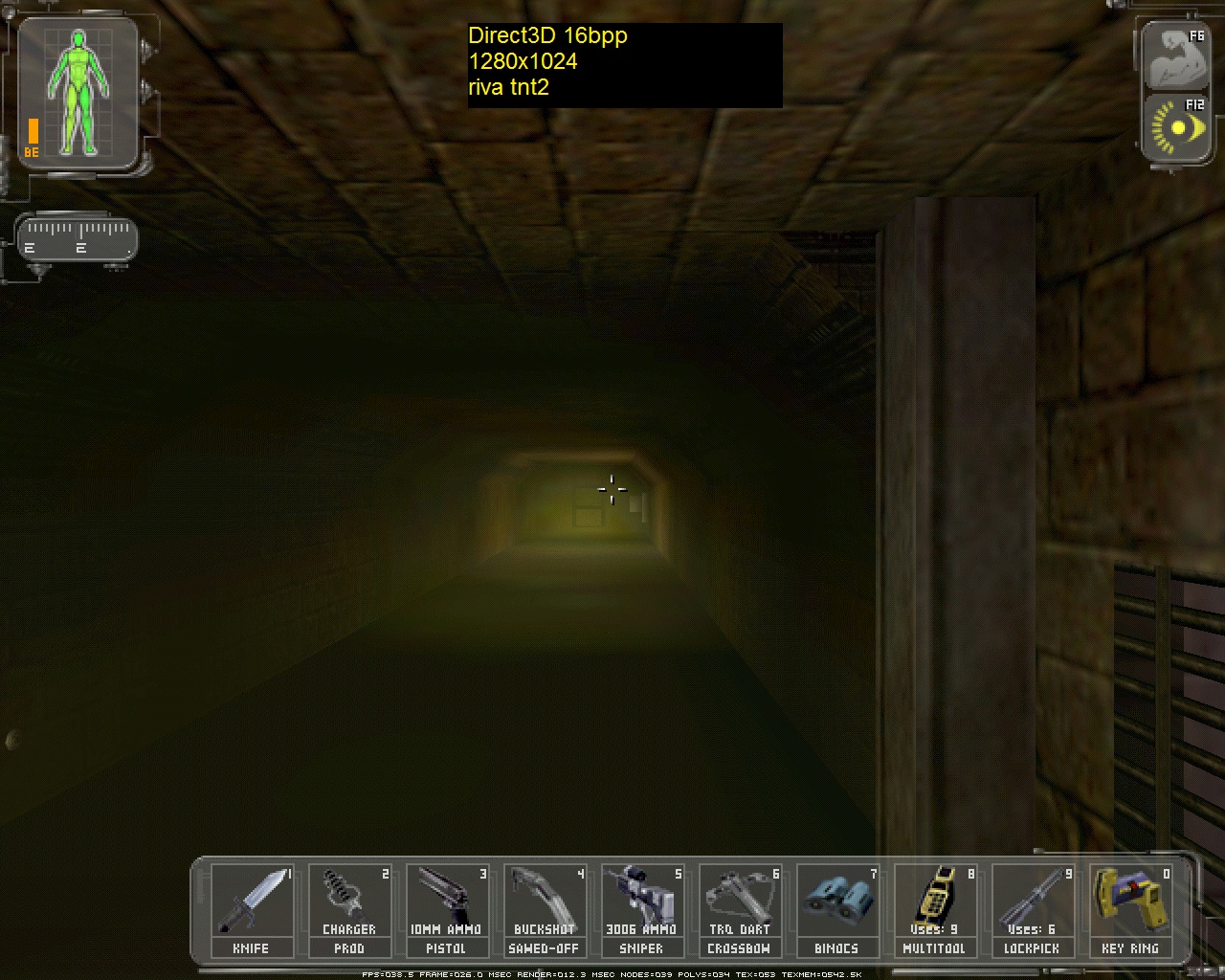Equip the Sniper rifle
1225x980 pixels.
[x=642, y=900]
